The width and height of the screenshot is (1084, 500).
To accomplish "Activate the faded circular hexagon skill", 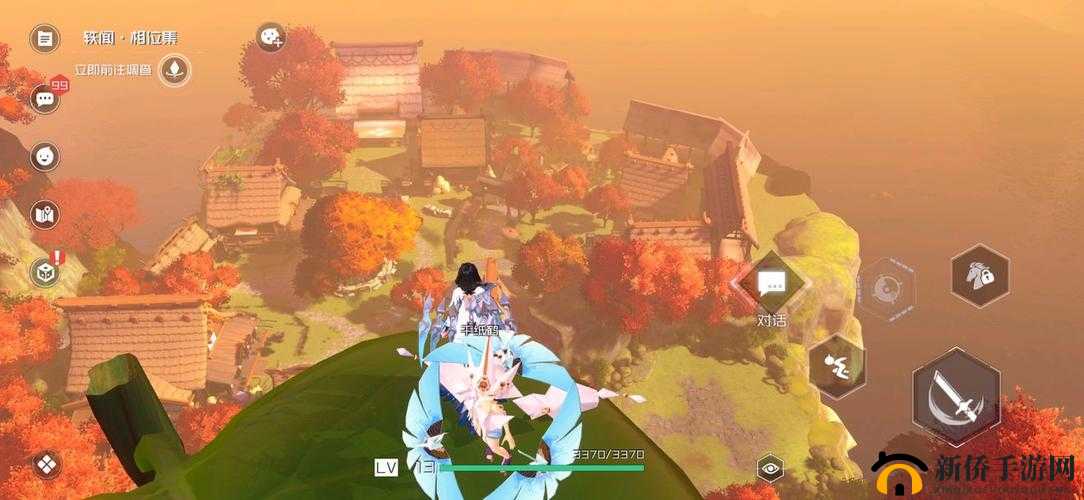I will pyautogui.click(x=886, y=289).
